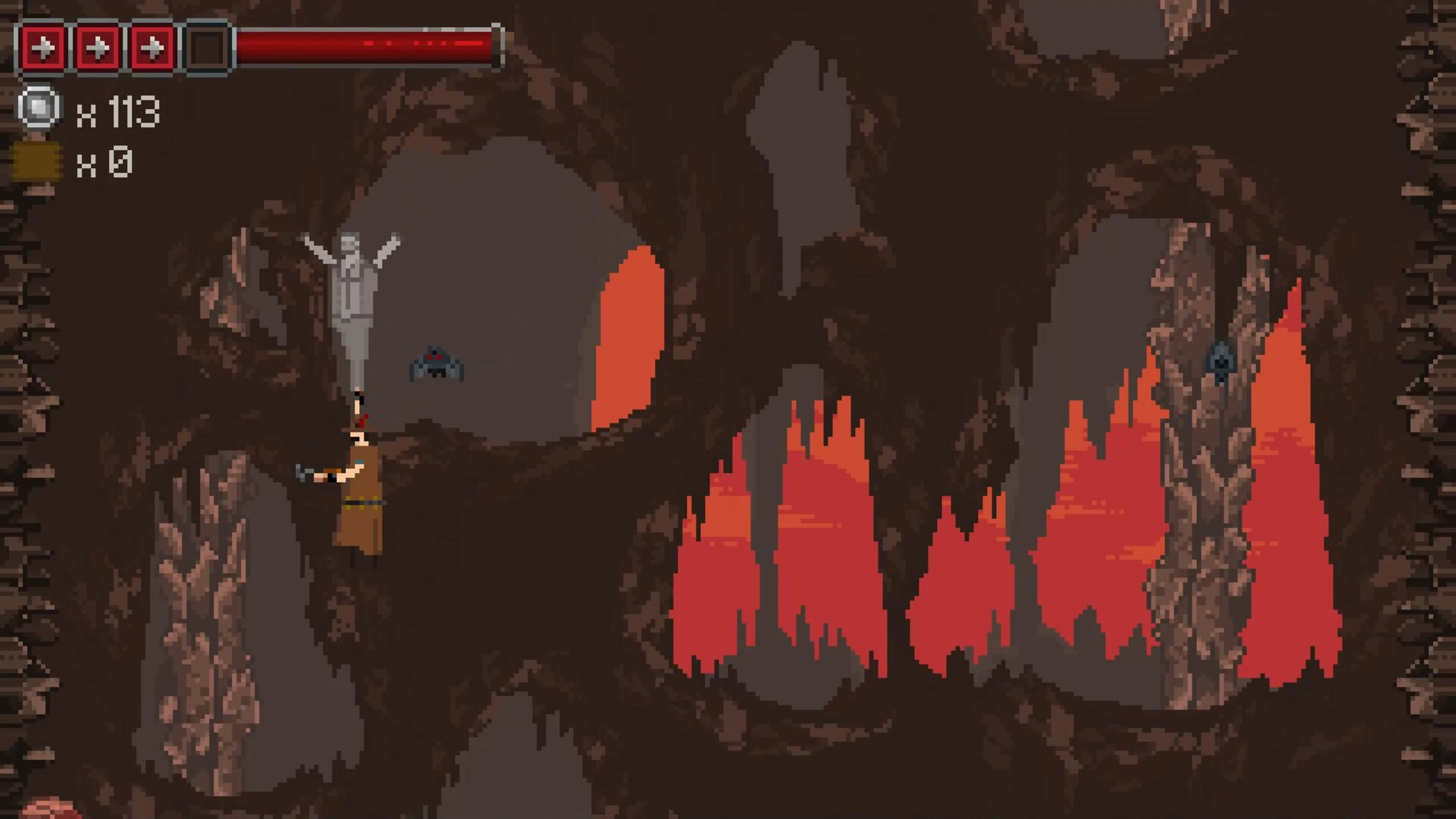Open the scroll counter showing x0
This screenshot has height=819, width=1456.
click(104, 165)
